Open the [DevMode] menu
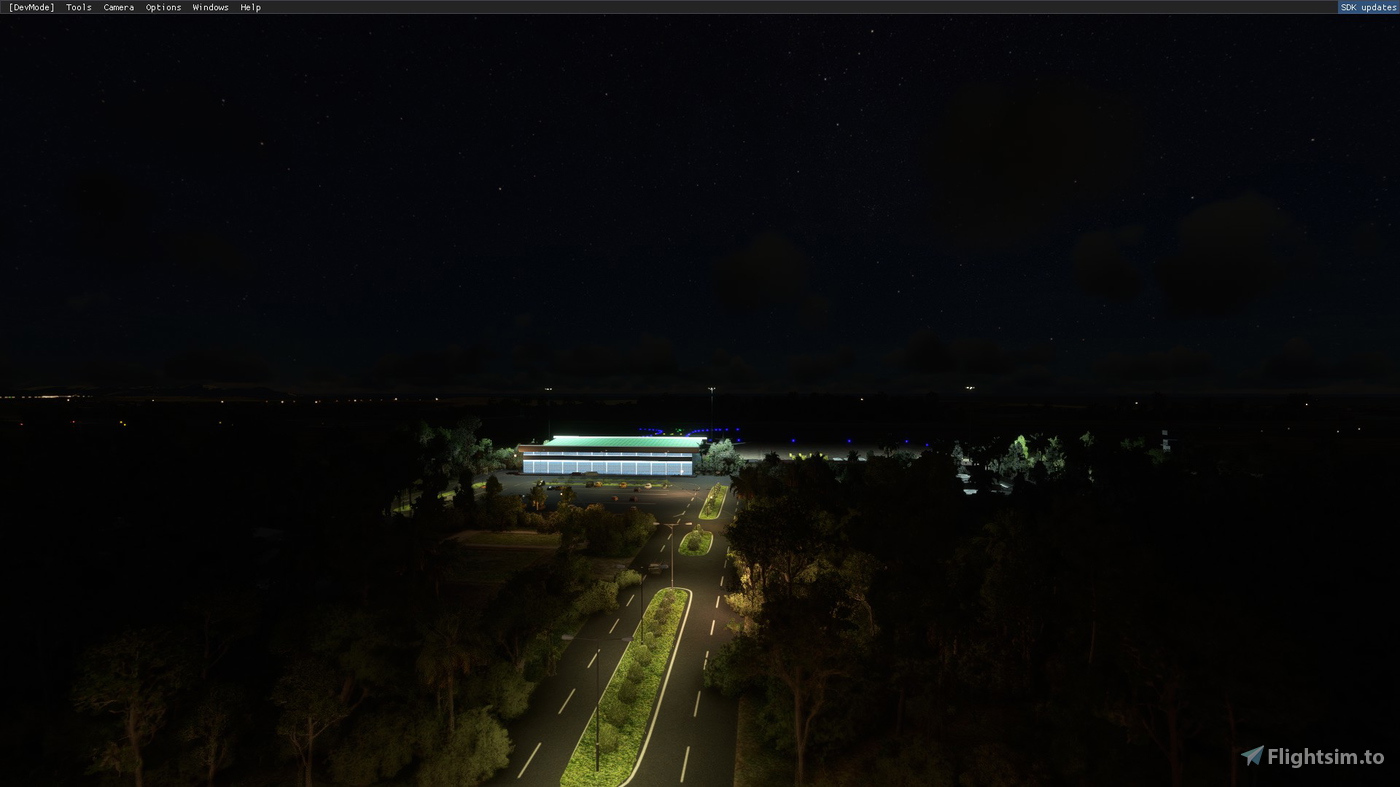 (30, 7)
